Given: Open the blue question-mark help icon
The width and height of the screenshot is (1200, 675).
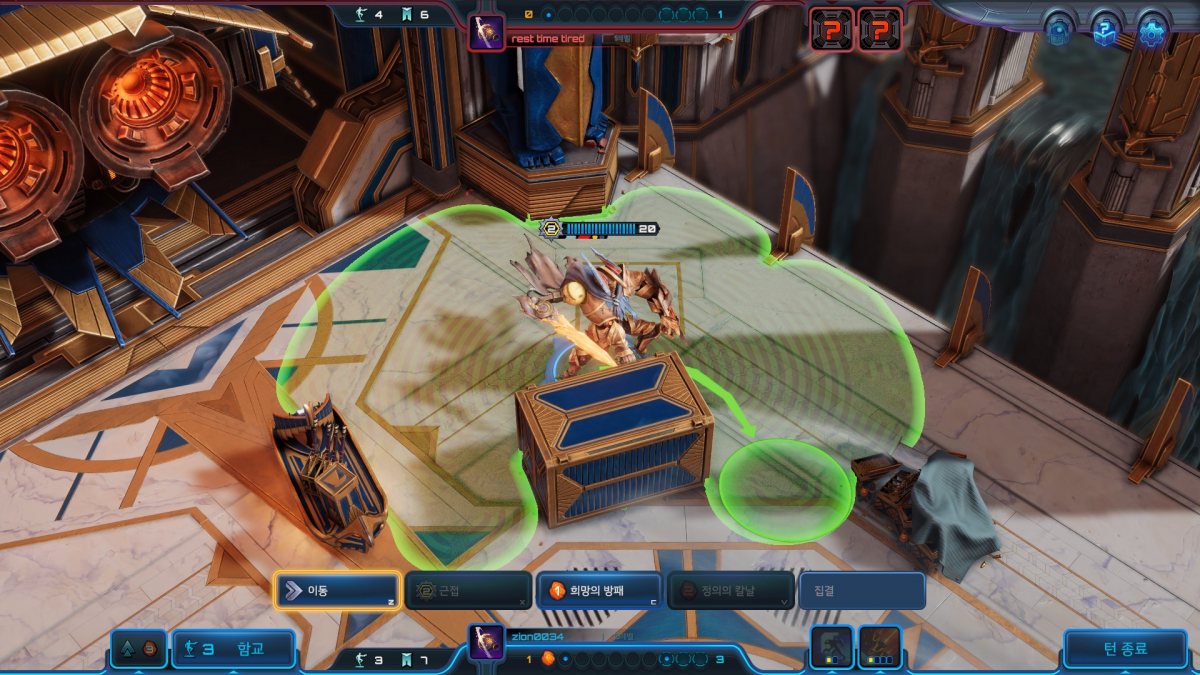Looking at the screenshot, I should 1104,32.
